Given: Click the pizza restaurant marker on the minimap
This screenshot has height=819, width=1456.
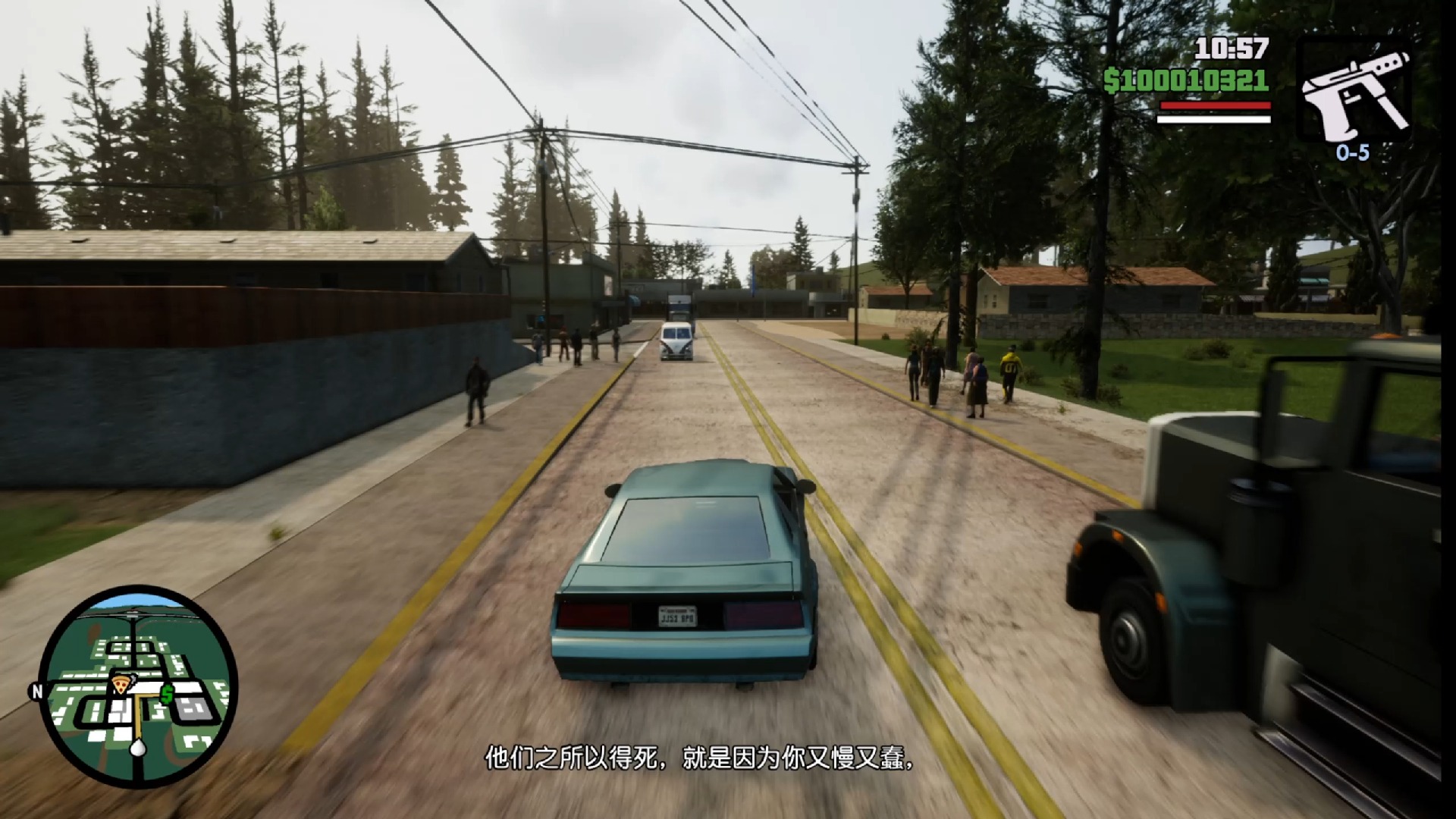Looking at the screenshot, I should coord(121,683).
